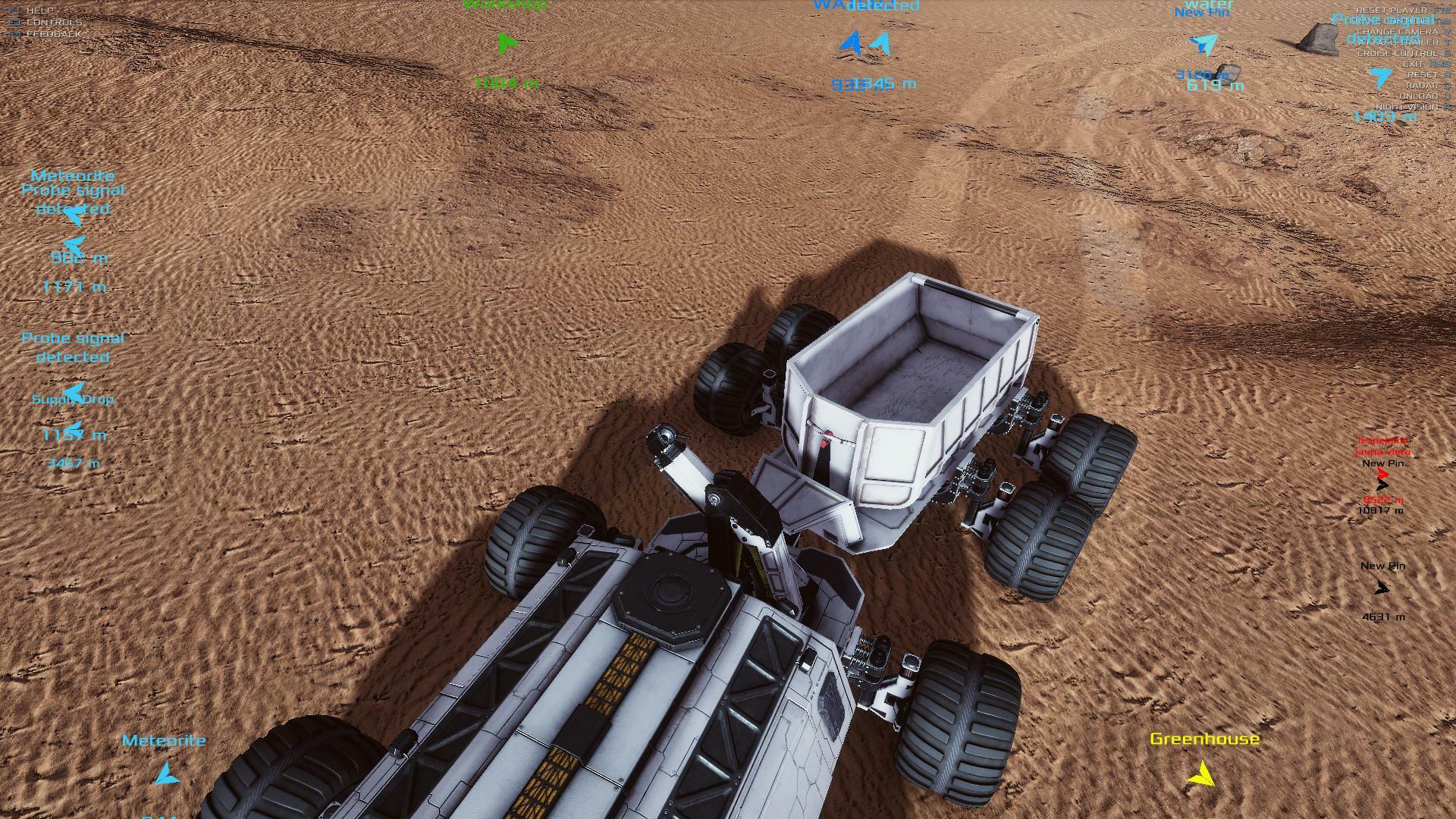Select the Supply Drop waypoint marker
The image size is (1456, 819).
click(74, 394)
